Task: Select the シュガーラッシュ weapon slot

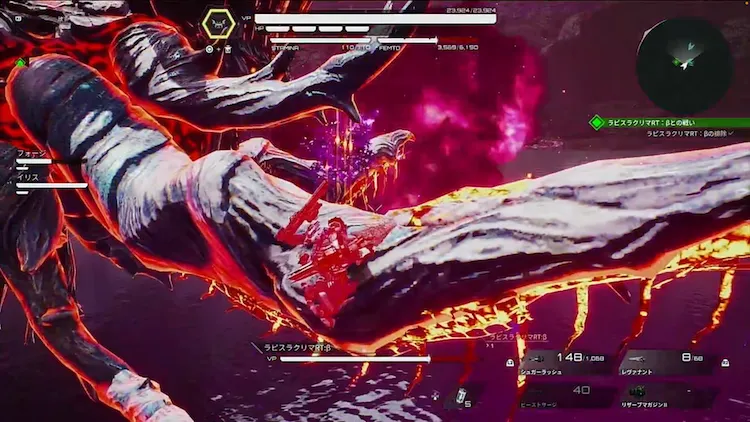Action: (561, 361)
